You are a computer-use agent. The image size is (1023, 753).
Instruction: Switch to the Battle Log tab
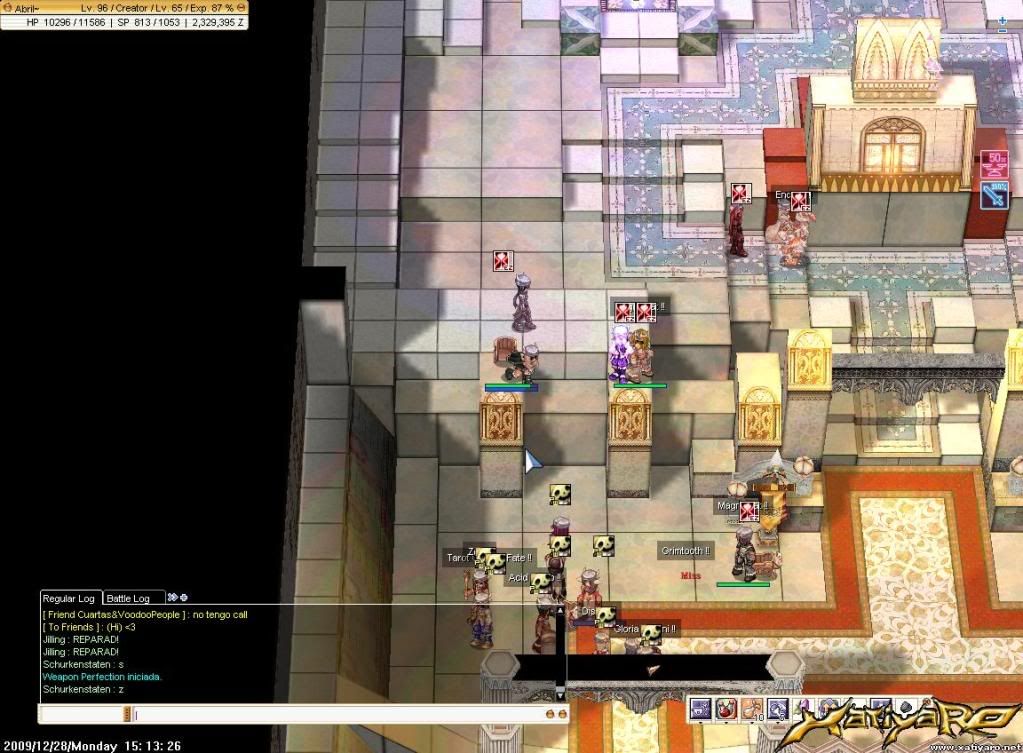(128, 598)
